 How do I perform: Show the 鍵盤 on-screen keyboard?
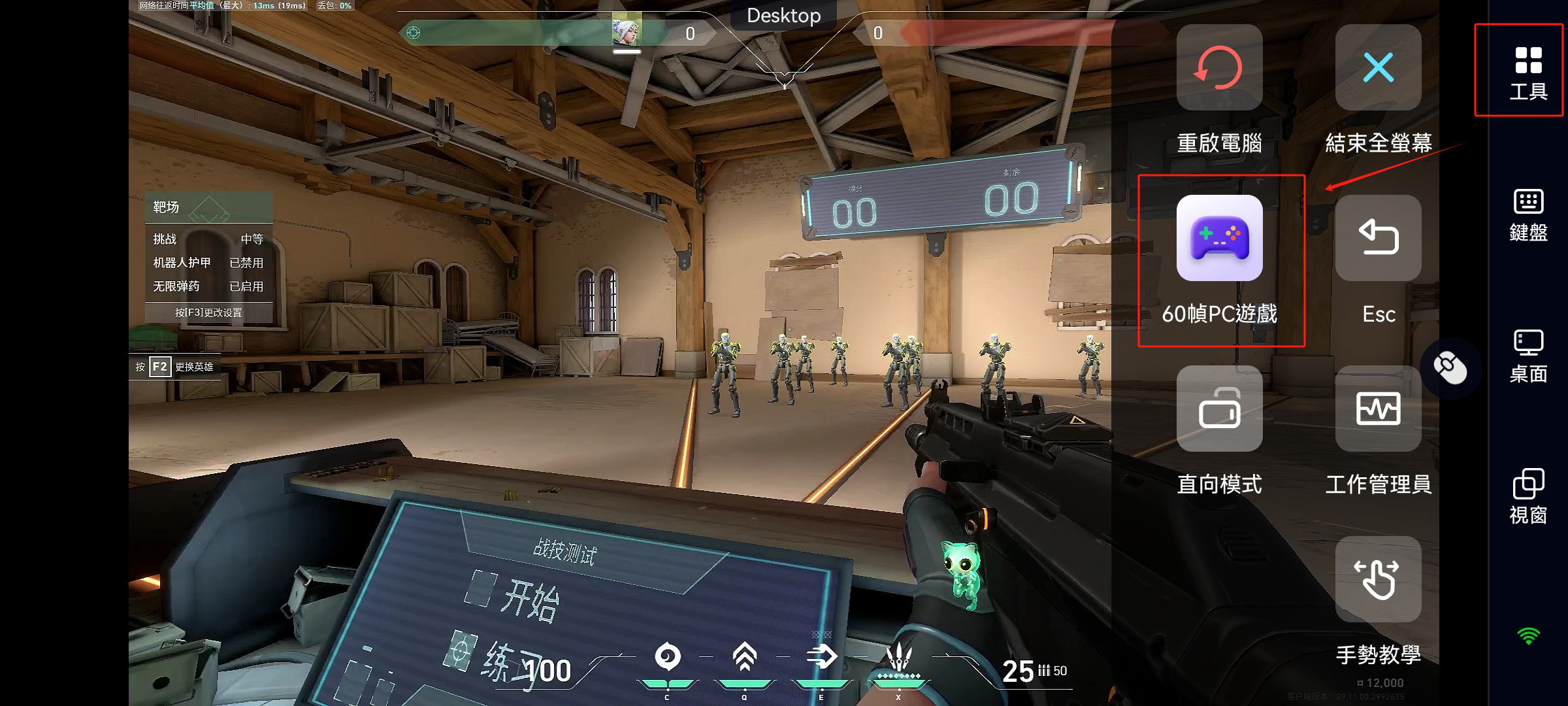click(1527, 214)
